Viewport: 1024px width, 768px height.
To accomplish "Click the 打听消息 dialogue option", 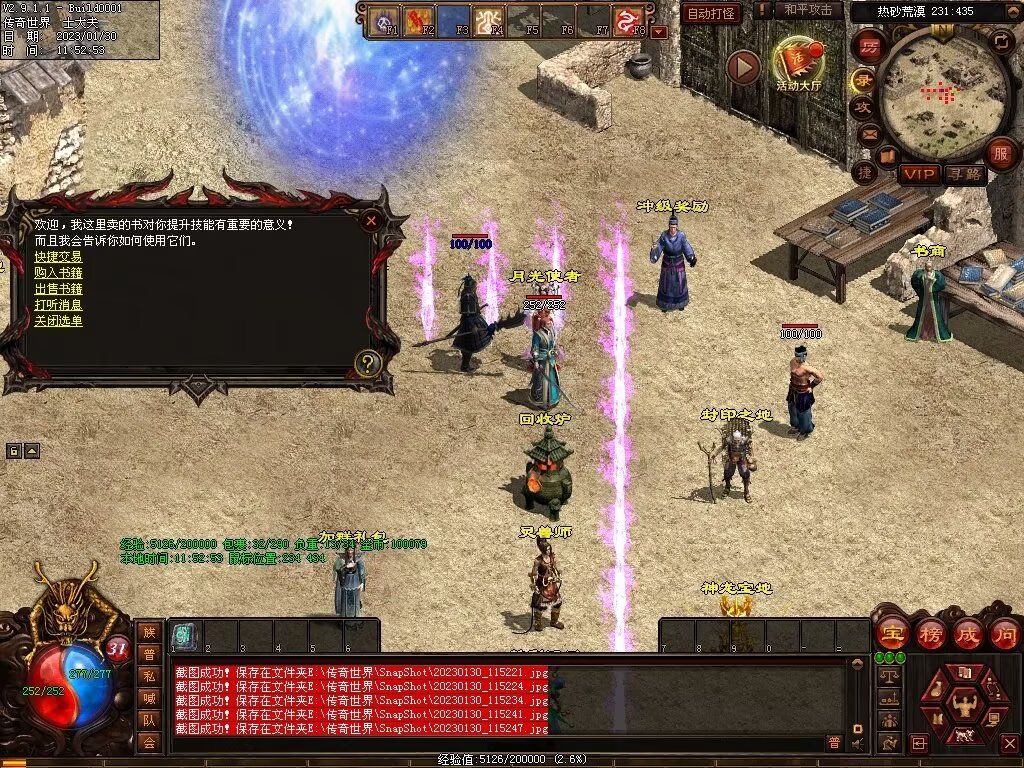I will 58,305.
